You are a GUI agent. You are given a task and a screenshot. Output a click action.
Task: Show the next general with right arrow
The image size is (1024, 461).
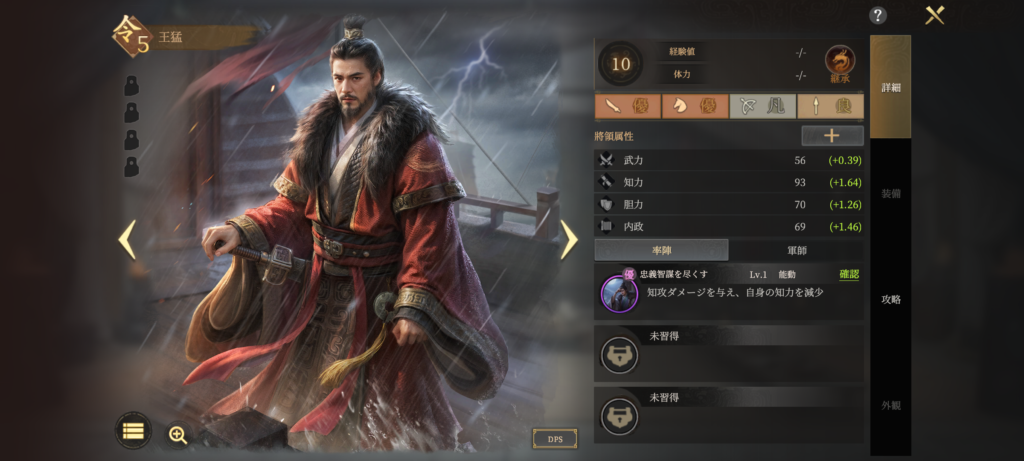pos(568,239)
